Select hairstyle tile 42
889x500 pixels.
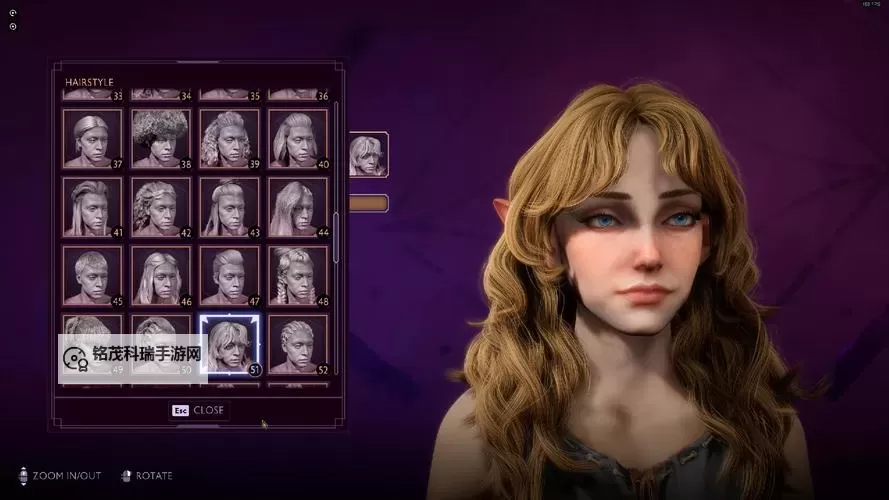click(x=161, y=207)
